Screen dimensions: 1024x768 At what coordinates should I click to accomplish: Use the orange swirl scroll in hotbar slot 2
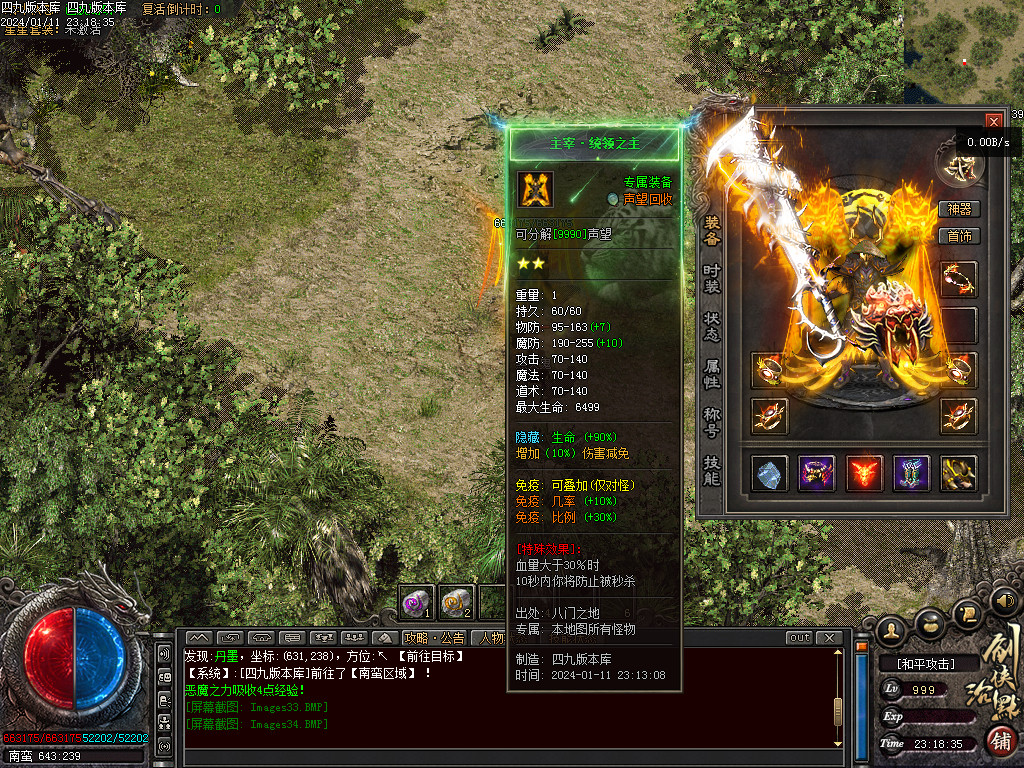456,602
